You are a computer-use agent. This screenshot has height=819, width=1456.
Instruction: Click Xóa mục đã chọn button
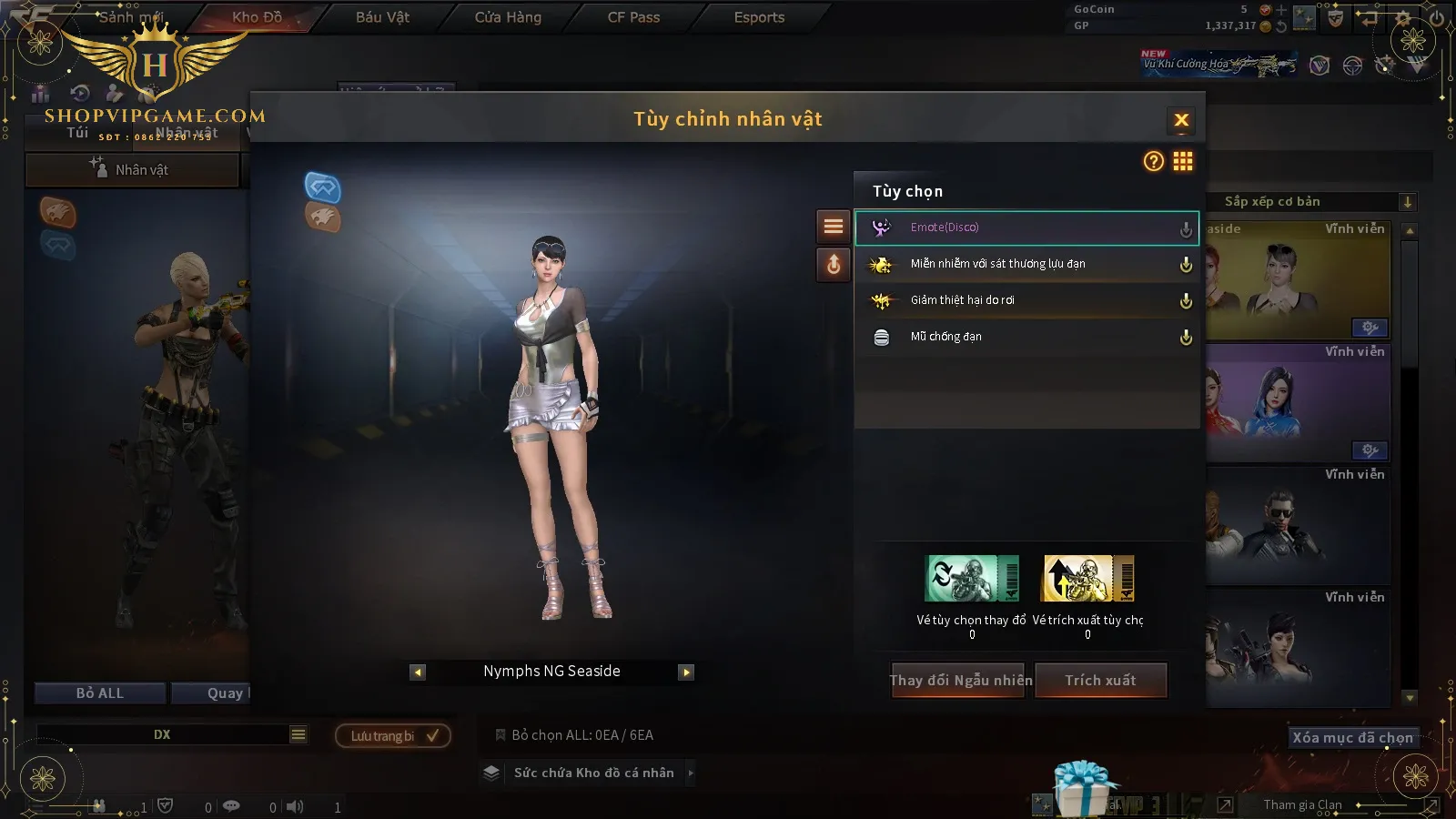pos(1352,737)
